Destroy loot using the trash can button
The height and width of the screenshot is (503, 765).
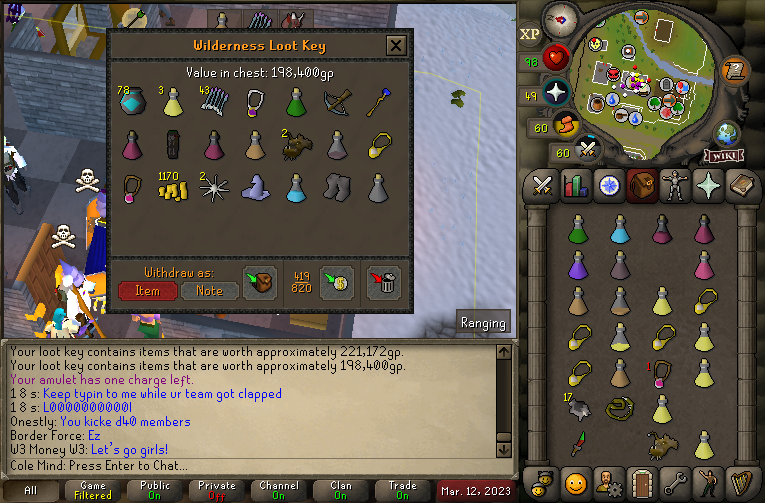[384, 283]
